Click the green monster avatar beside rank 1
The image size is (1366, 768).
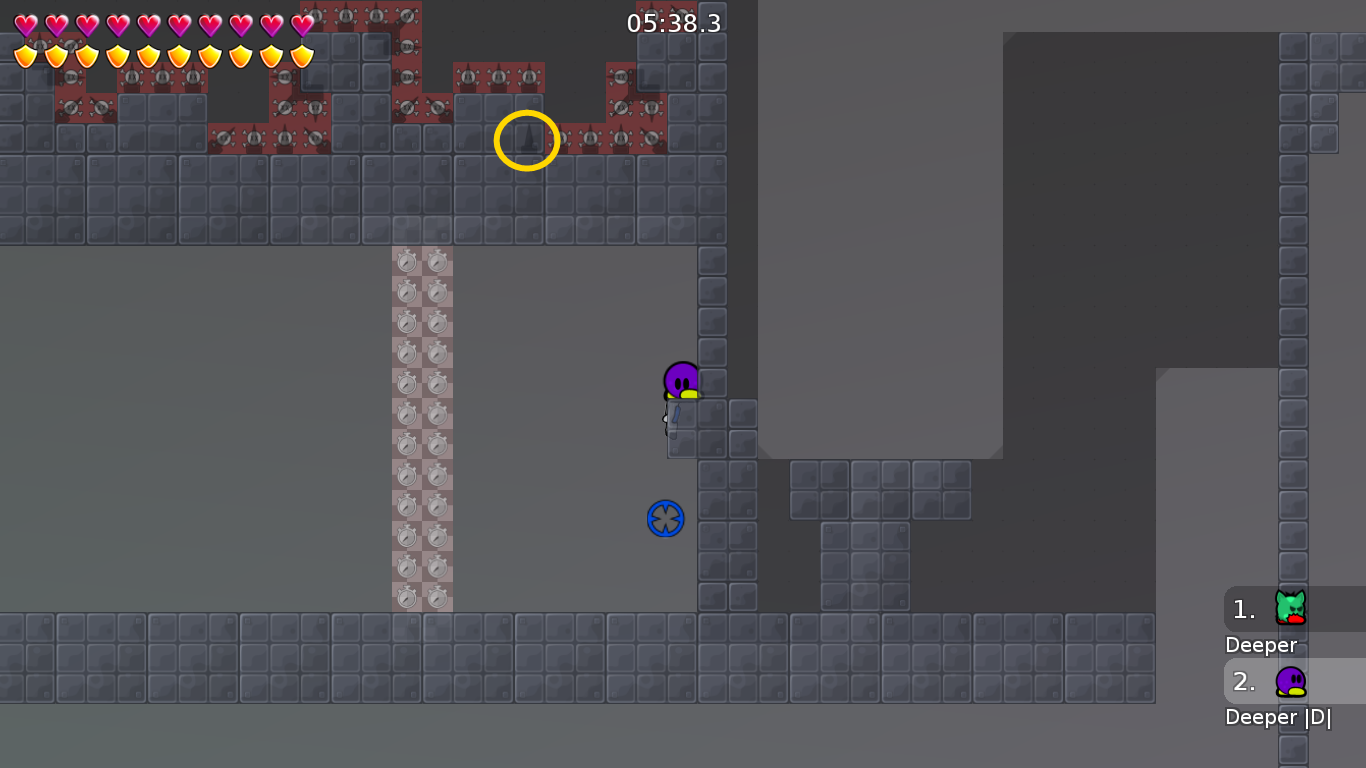pyautogui.click(x=1293, y=608)
